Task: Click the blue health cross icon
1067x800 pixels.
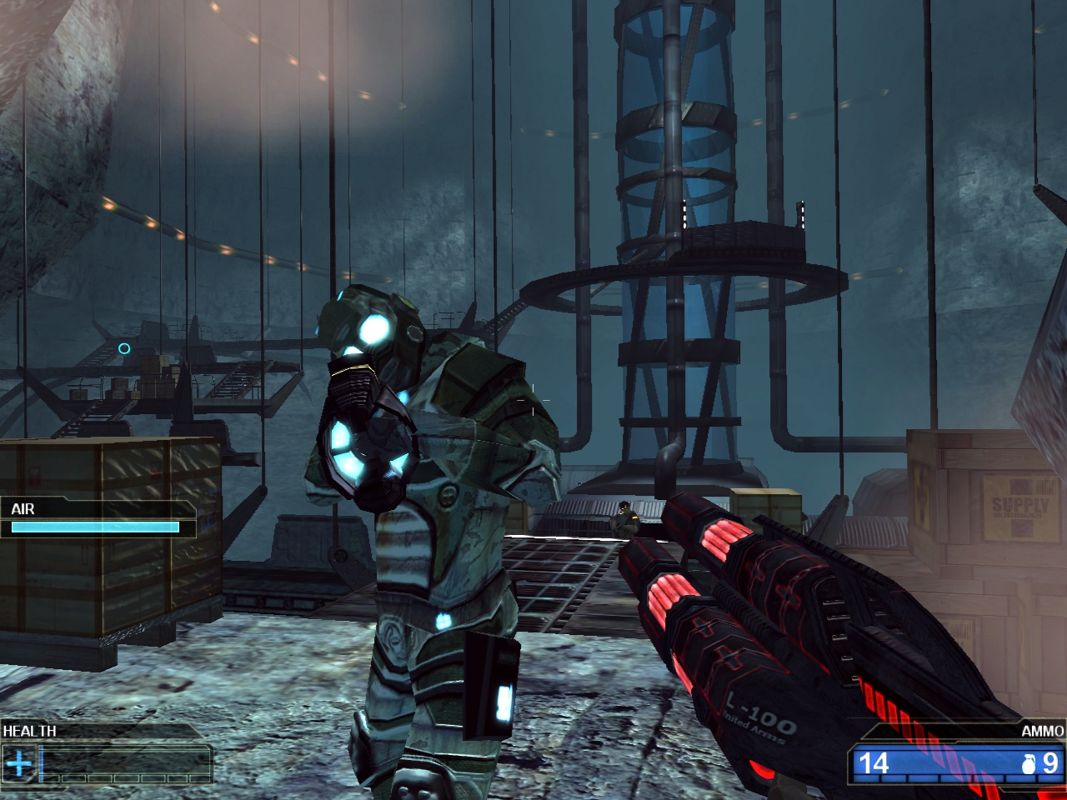Action: (20, 764)
